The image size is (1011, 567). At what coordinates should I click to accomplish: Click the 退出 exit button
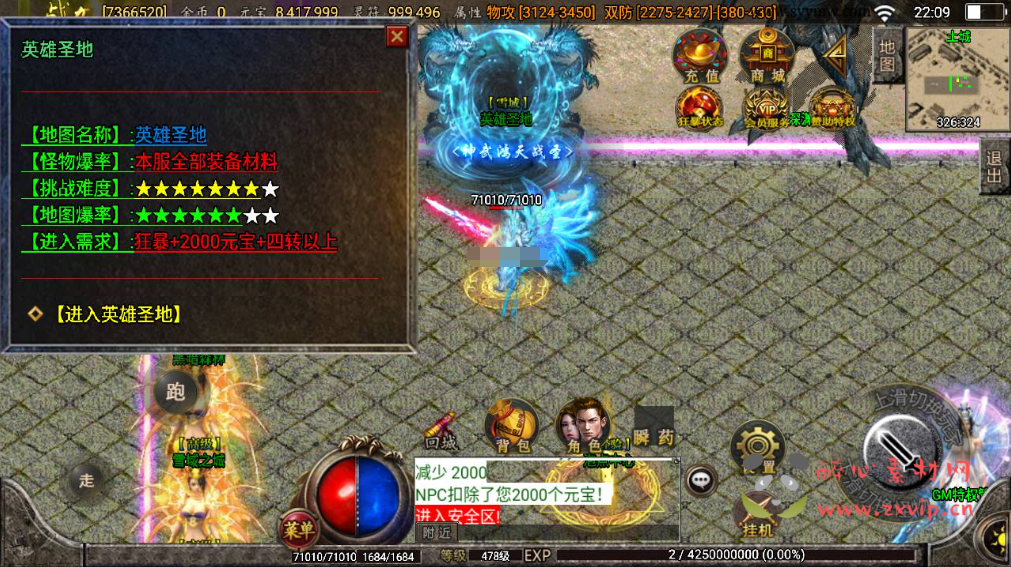993,166
